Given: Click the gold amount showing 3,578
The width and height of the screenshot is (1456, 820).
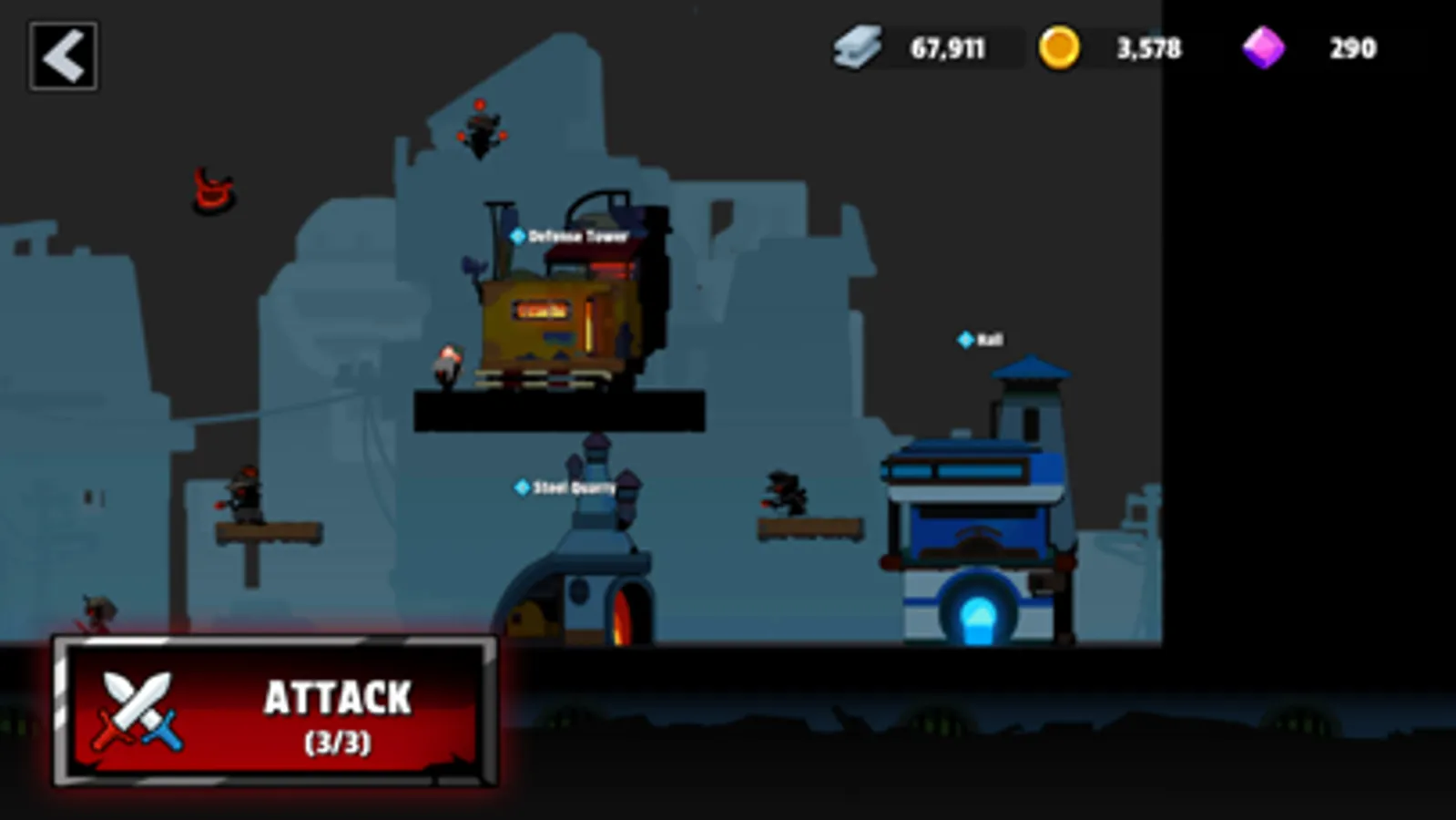Looking at the screenshot, I should tap(1149, 48).
